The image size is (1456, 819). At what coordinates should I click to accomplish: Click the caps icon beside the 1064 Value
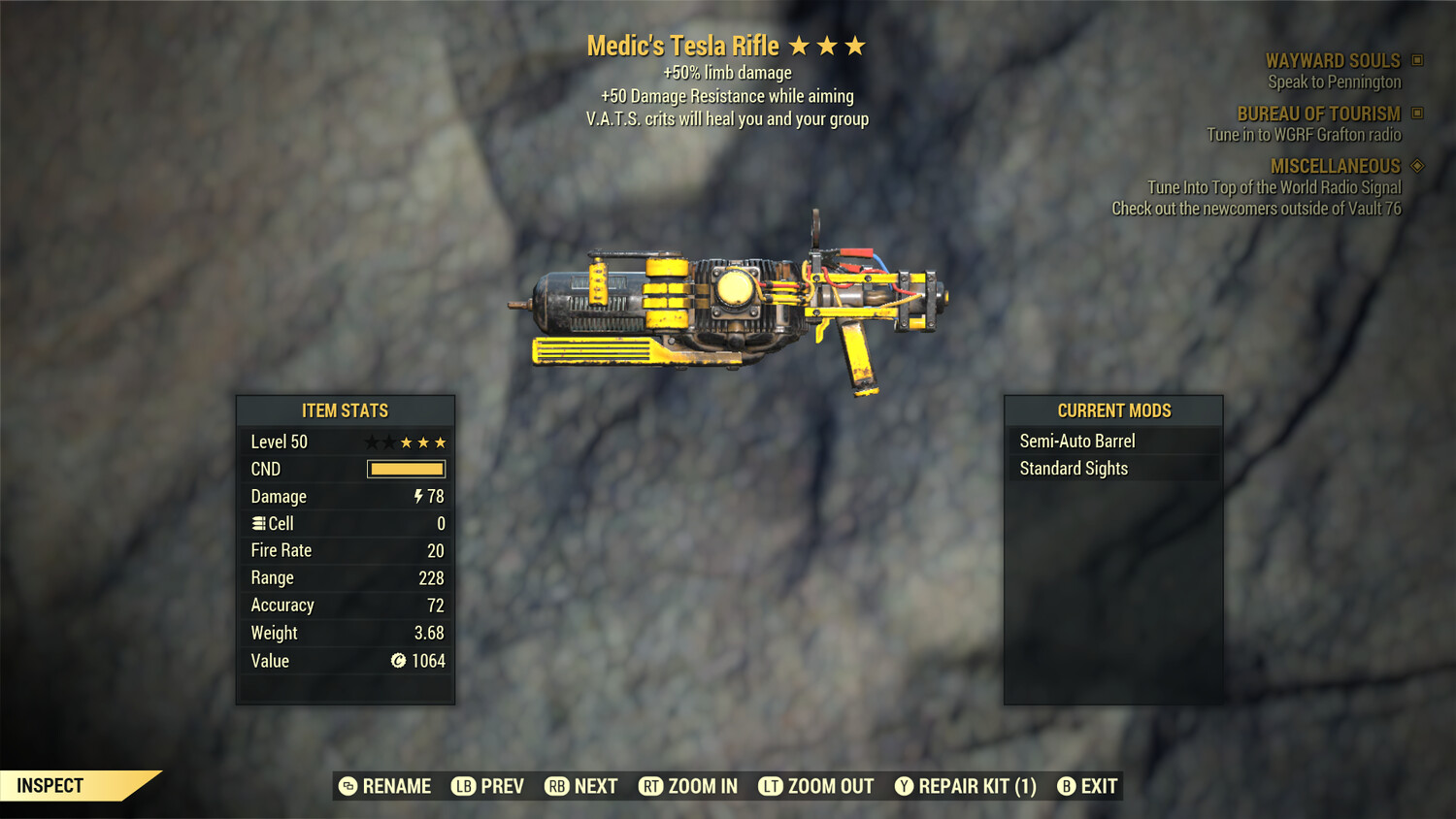397,661
